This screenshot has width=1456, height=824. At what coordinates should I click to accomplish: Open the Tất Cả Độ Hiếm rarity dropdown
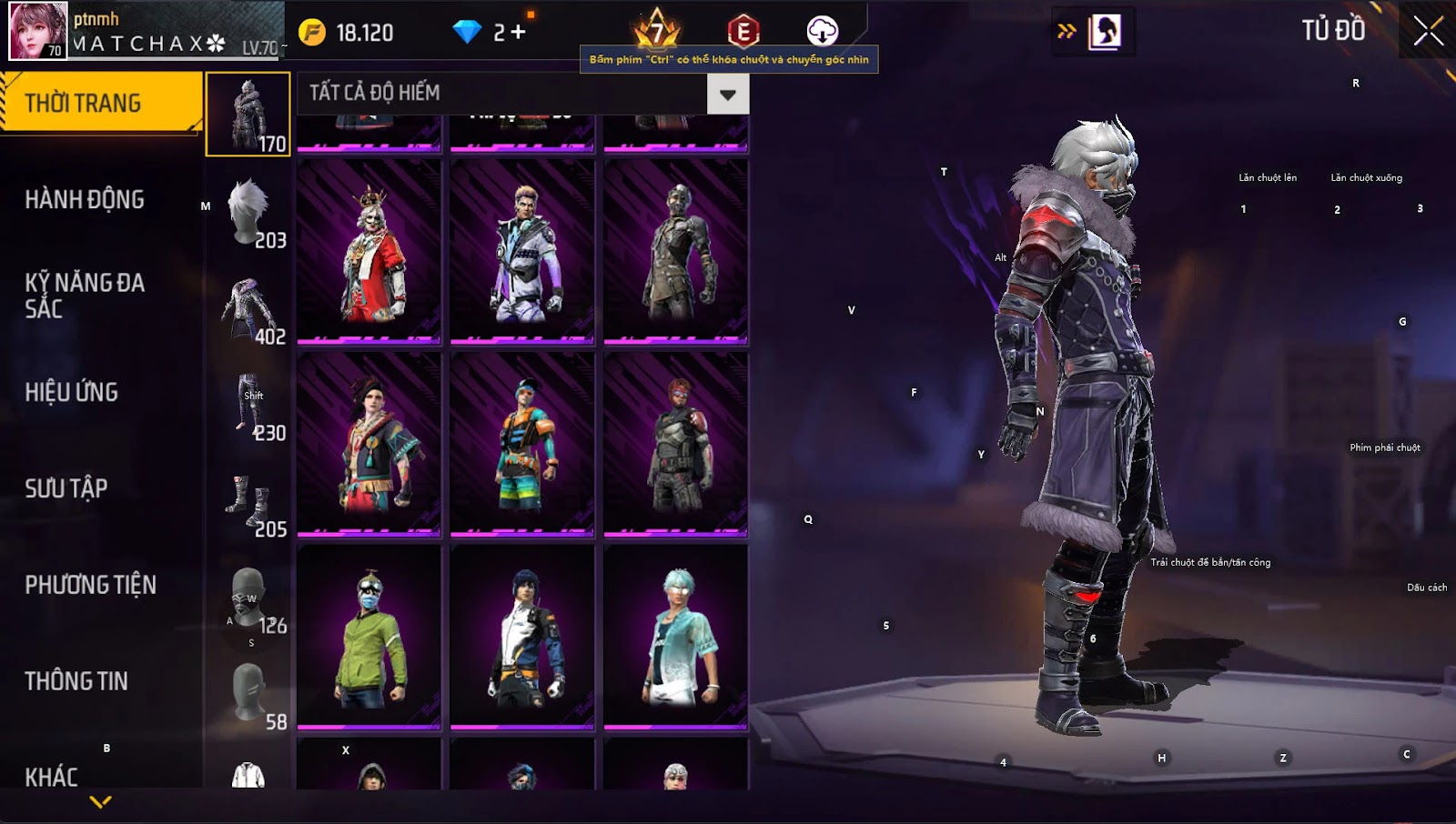[x=727, y=94]
